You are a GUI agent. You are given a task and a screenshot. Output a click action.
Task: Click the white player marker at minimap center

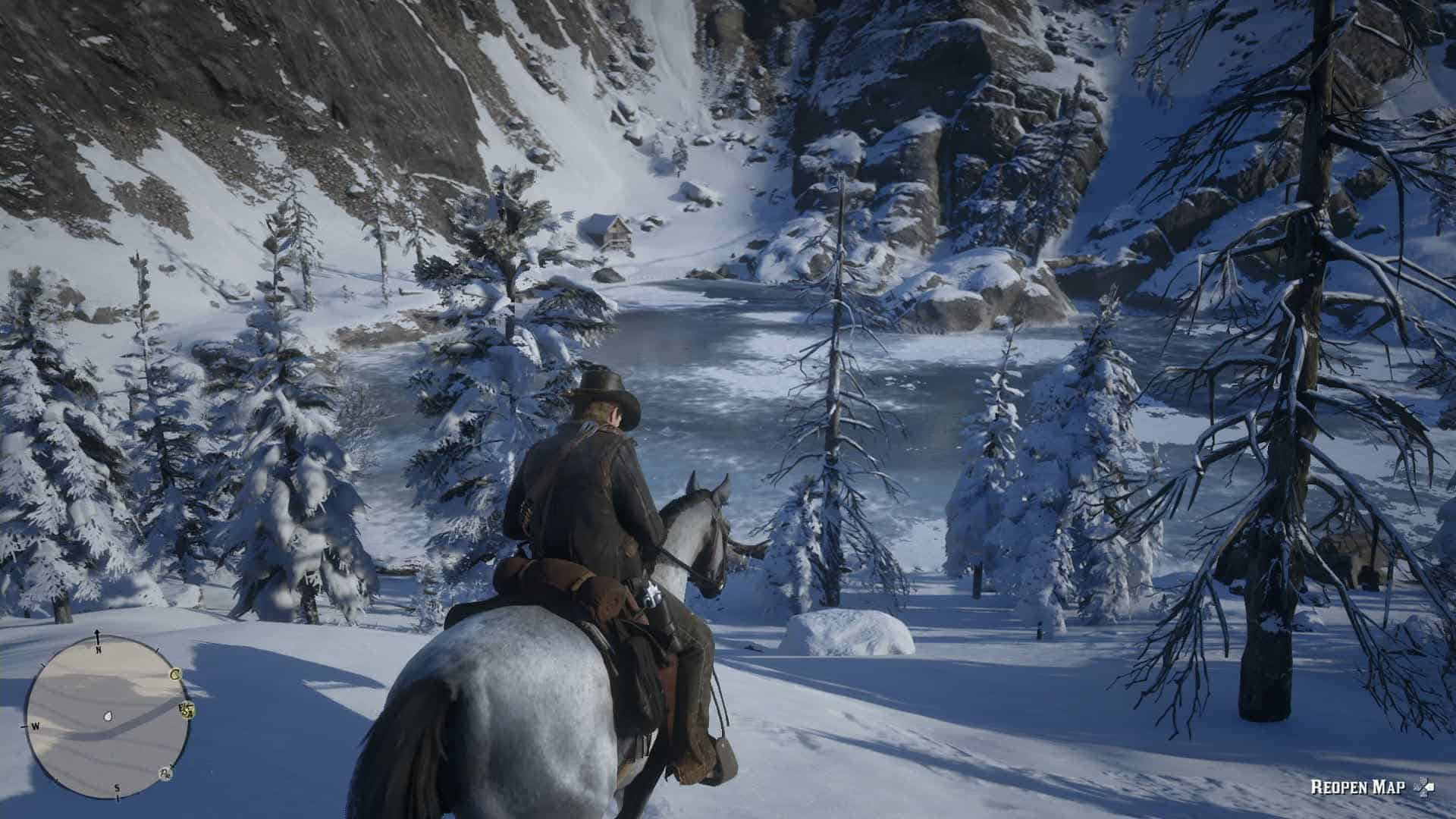pyautogui.click(x=108, y=717)
